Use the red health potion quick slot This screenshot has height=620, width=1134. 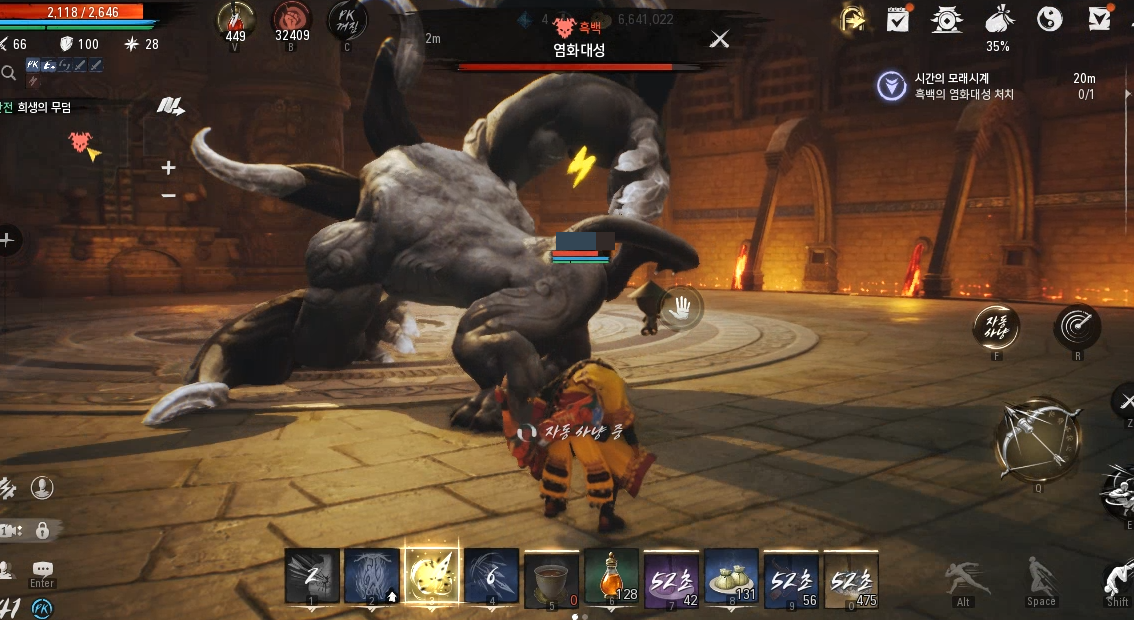click(237, 20)
